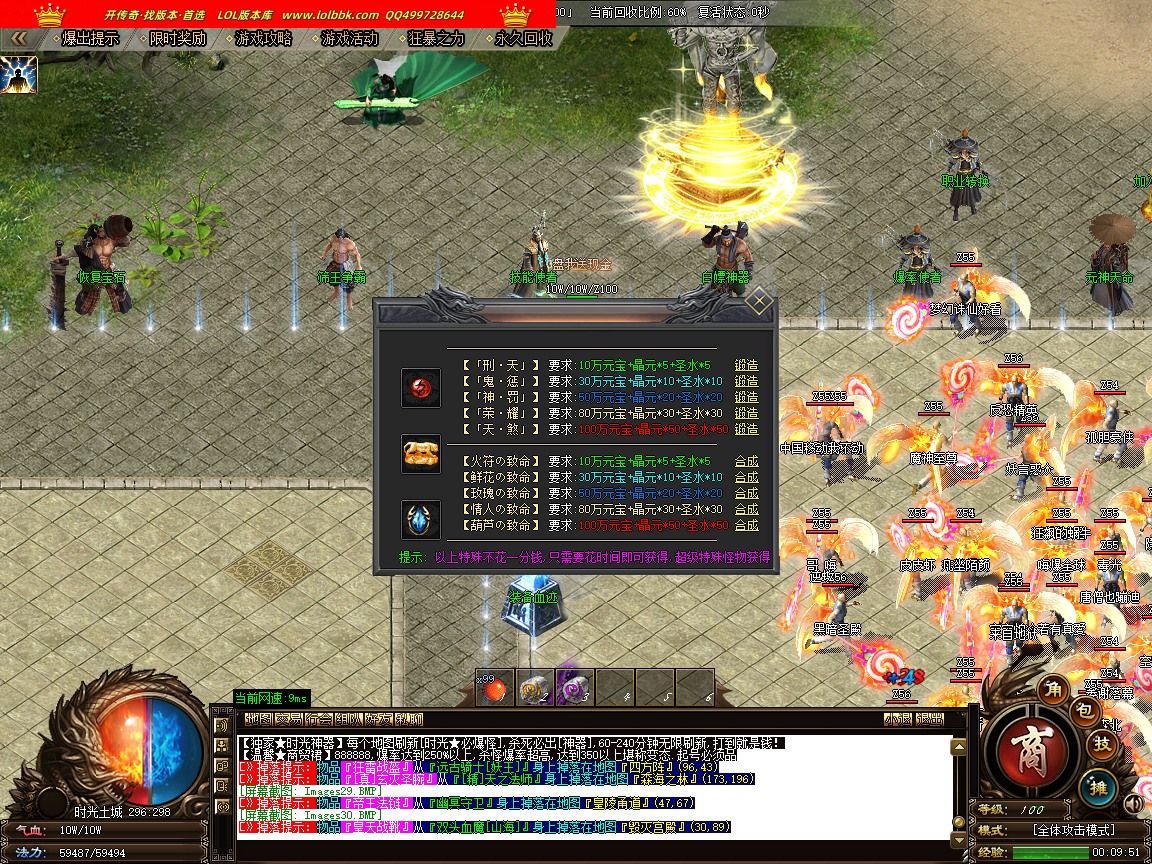The width and height of the screenshot is (1152, 864).
Task: Click 锻造 on the 「神·罚」 row
Action: click(x=746, y=397)
